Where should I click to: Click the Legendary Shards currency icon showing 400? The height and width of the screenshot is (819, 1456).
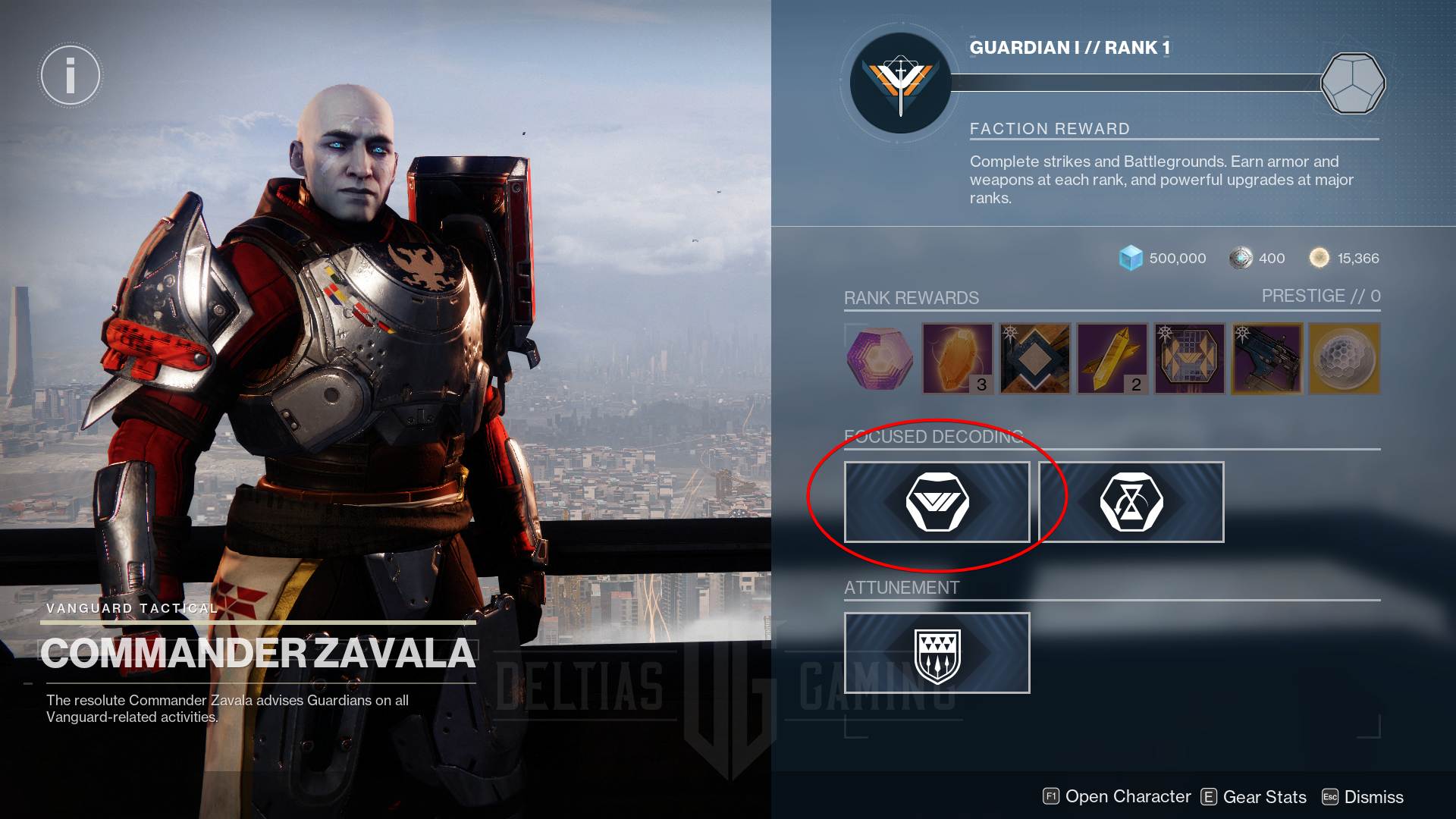(x=1240, y=258)
